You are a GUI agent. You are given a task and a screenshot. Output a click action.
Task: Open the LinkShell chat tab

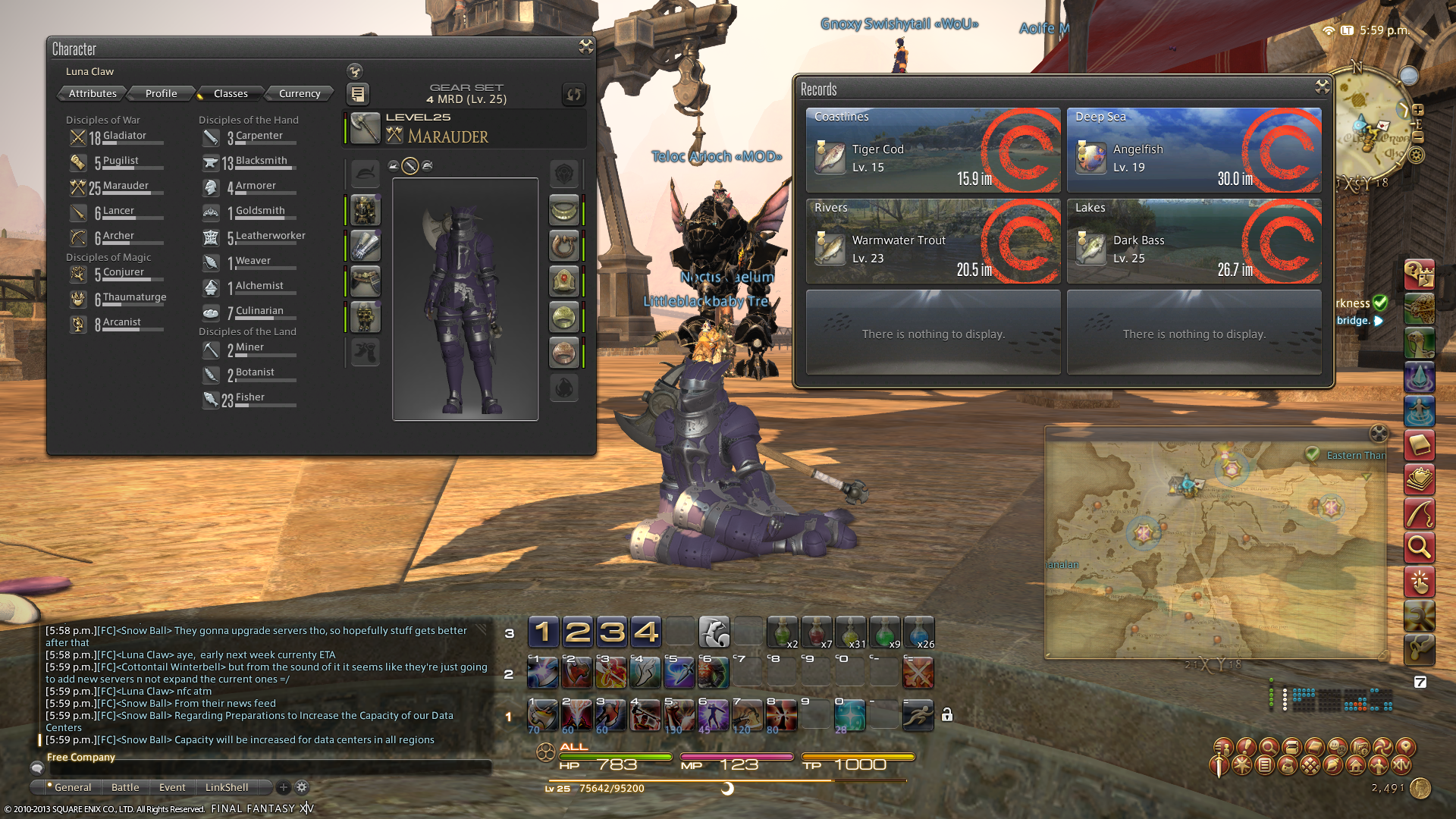(226, 787)
